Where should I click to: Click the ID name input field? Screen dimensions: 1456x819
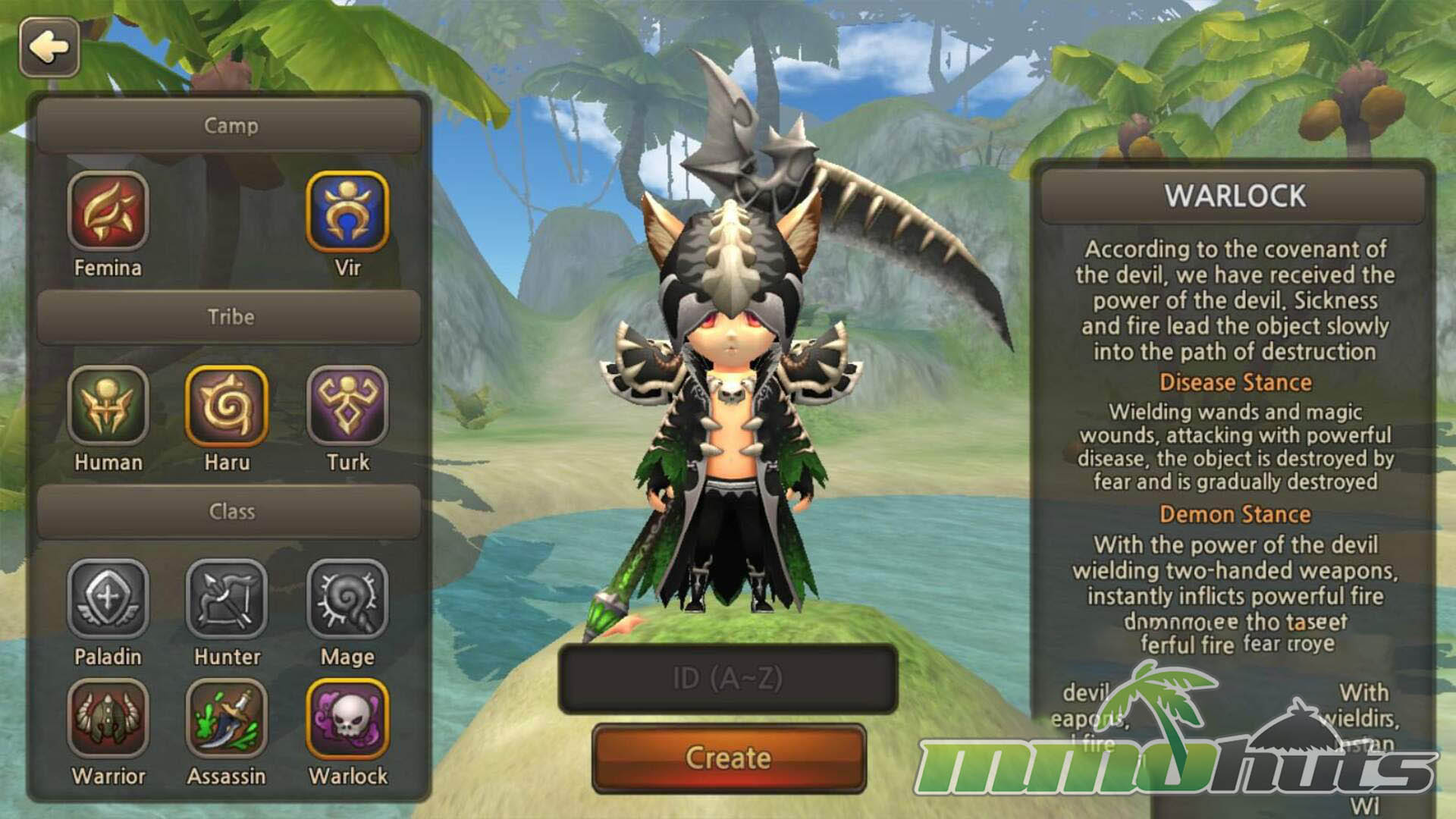[x=728, y=679]
